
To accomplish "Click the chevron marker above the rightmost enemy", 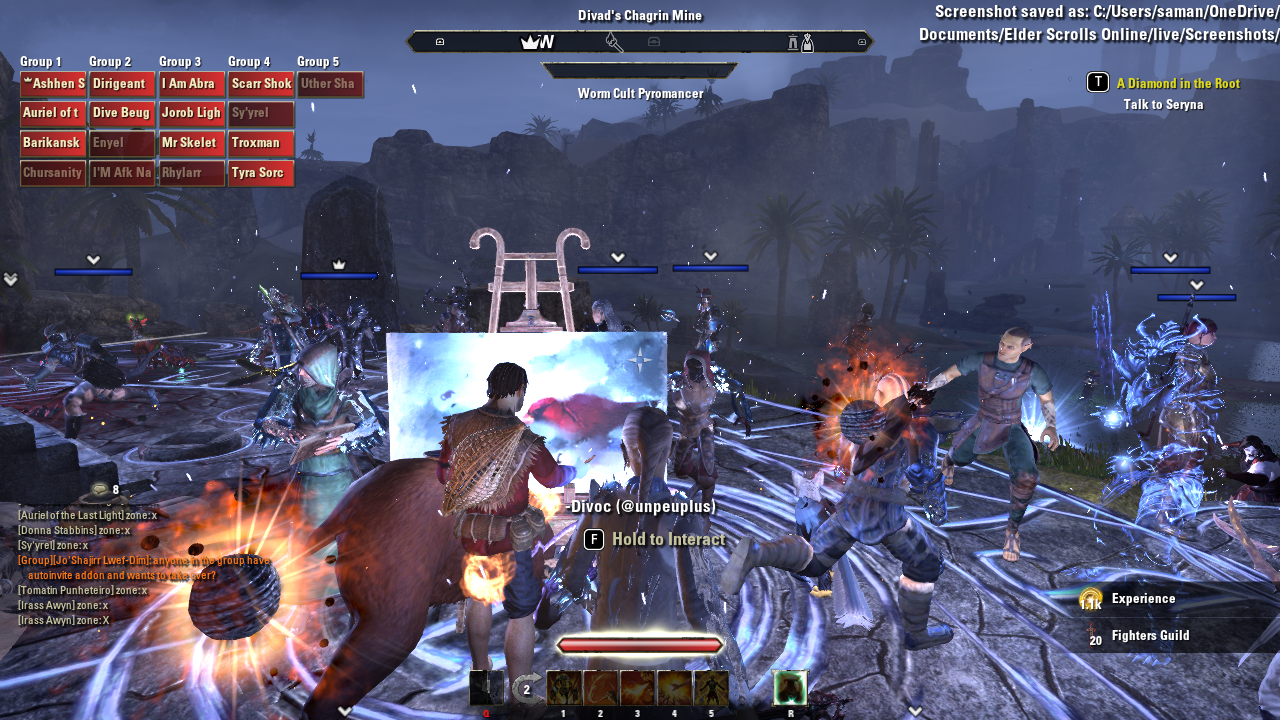I will click(x=1196, y=284).
